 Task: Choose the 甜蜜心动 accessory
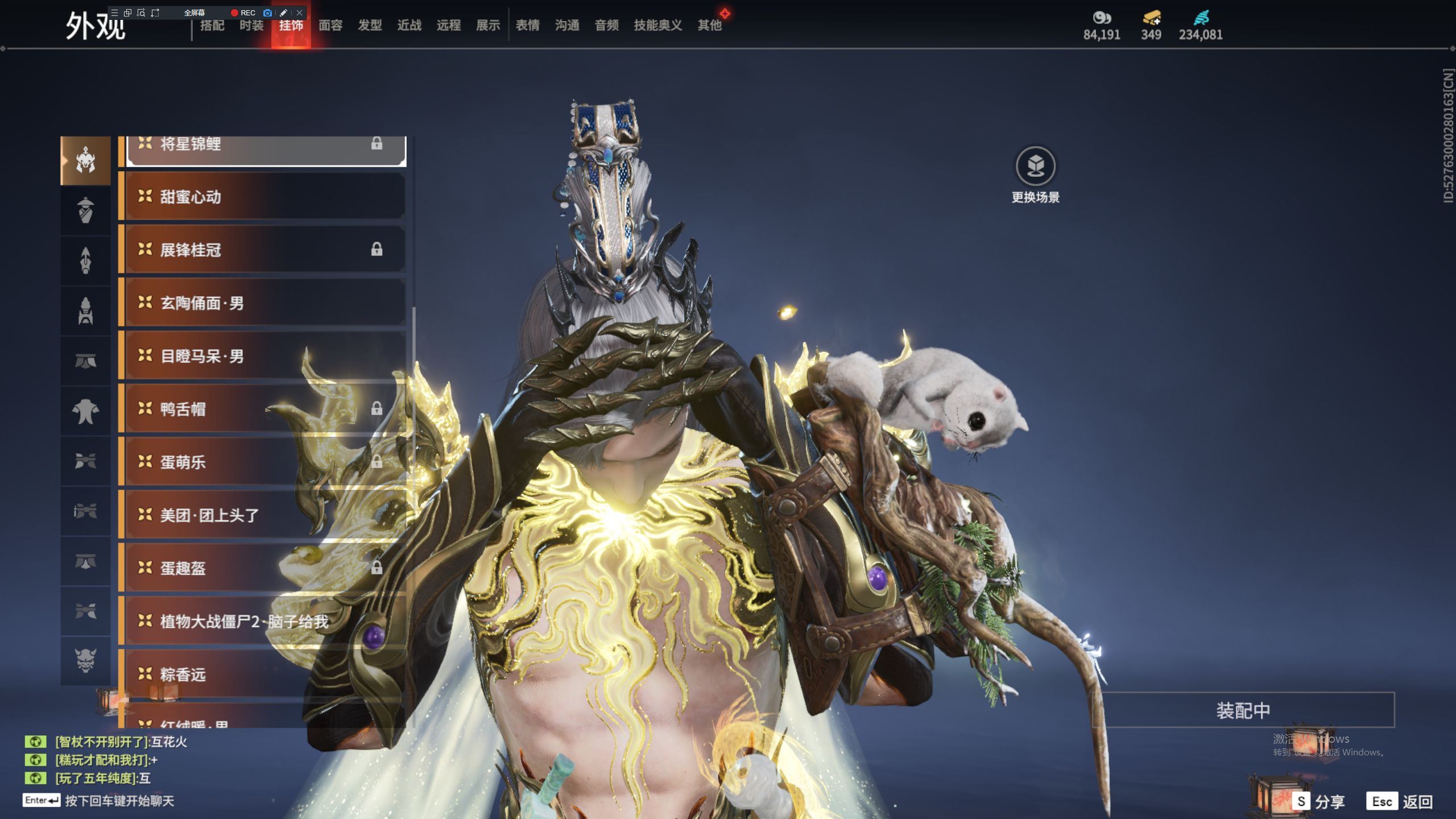point(264,197)
